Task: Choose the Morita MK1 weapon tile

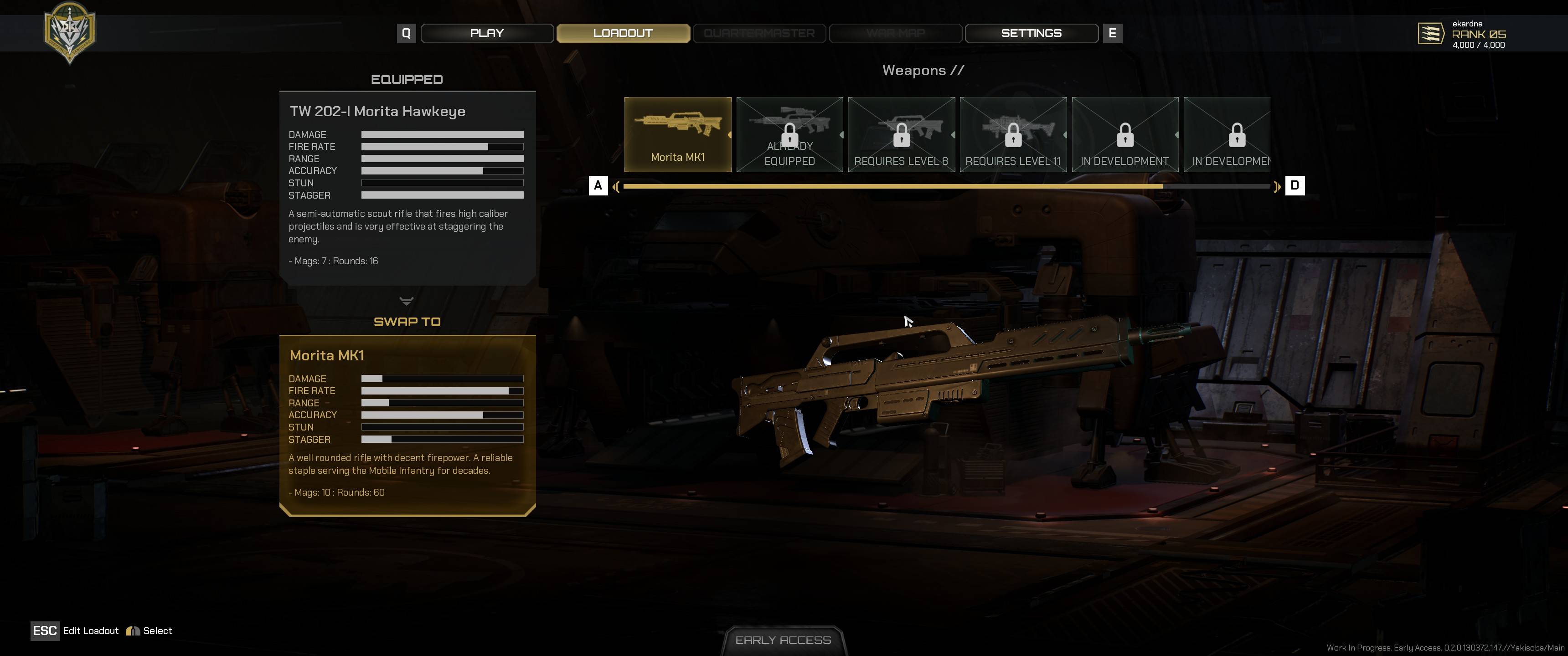Action: tap(677, 134)
